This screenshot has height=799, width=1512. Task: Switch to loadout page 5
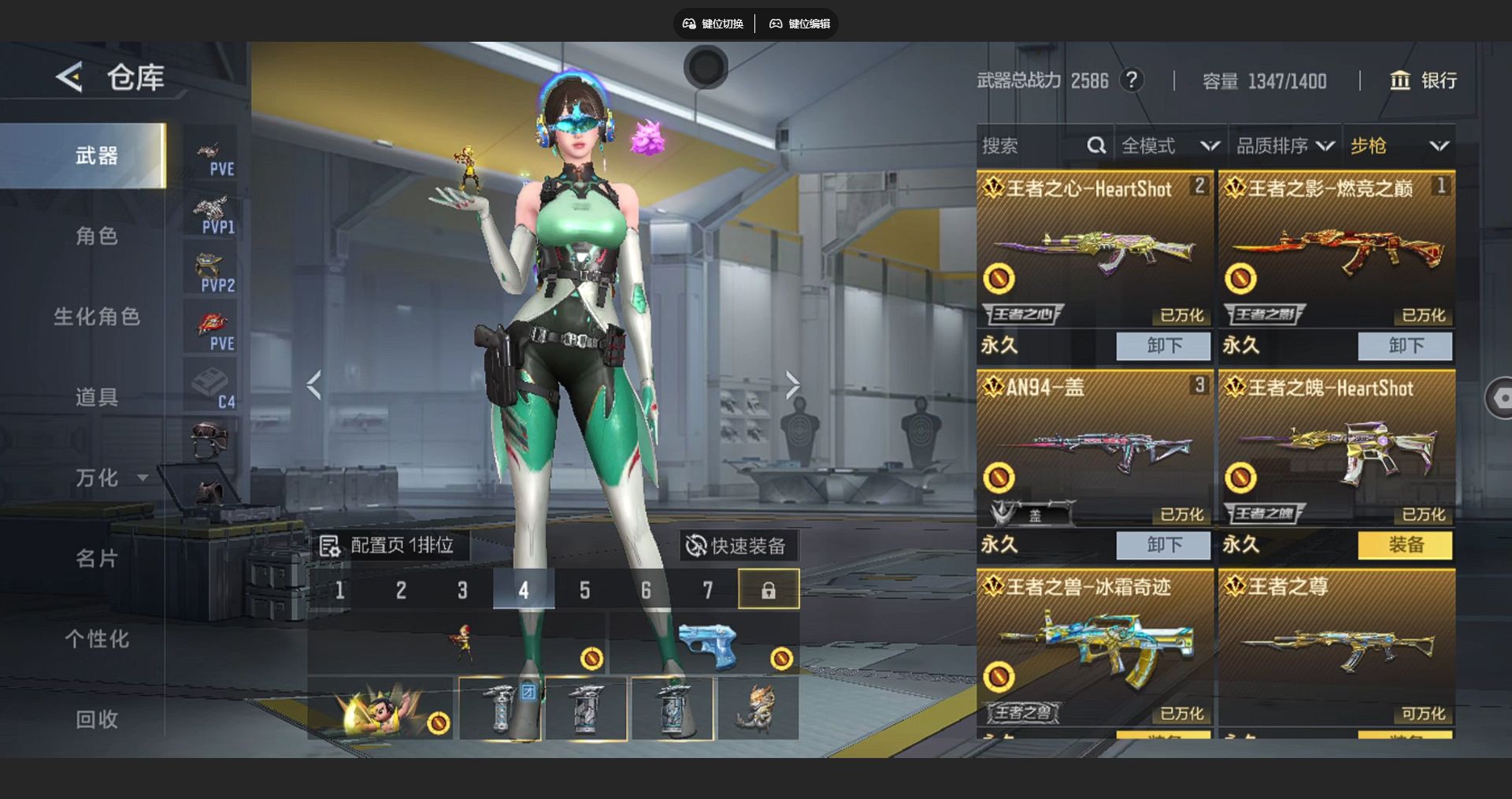tap(584, 590)
